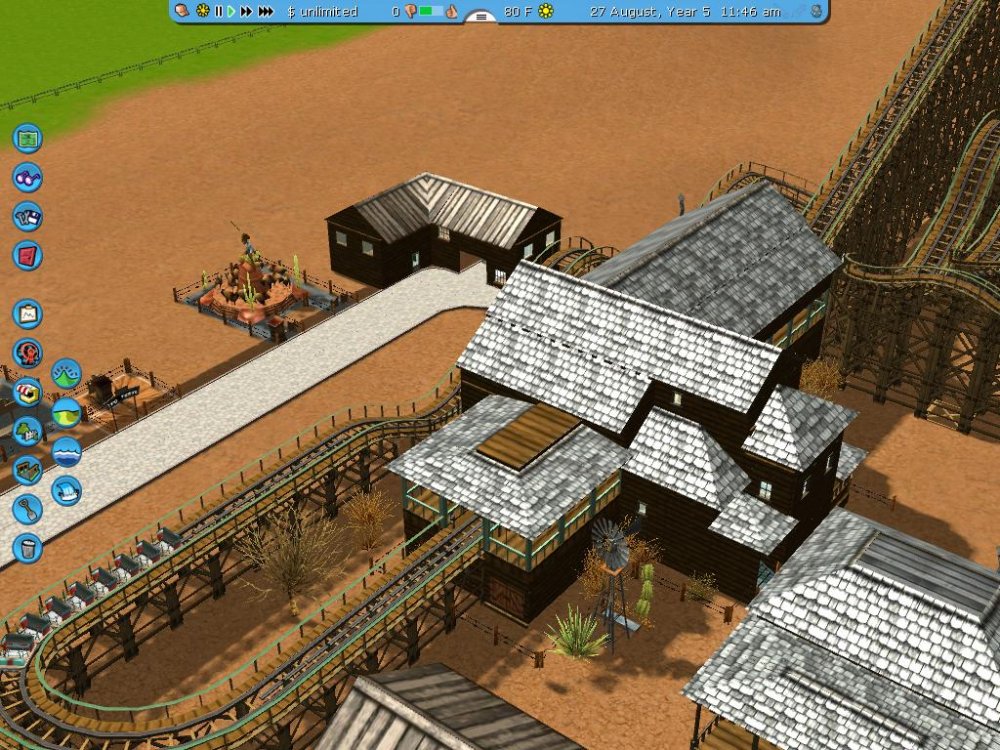Choose the terrain surface paint tool
Image resolution: width=1000 pixels, height=750 pixels.
(x=66, y=413)
